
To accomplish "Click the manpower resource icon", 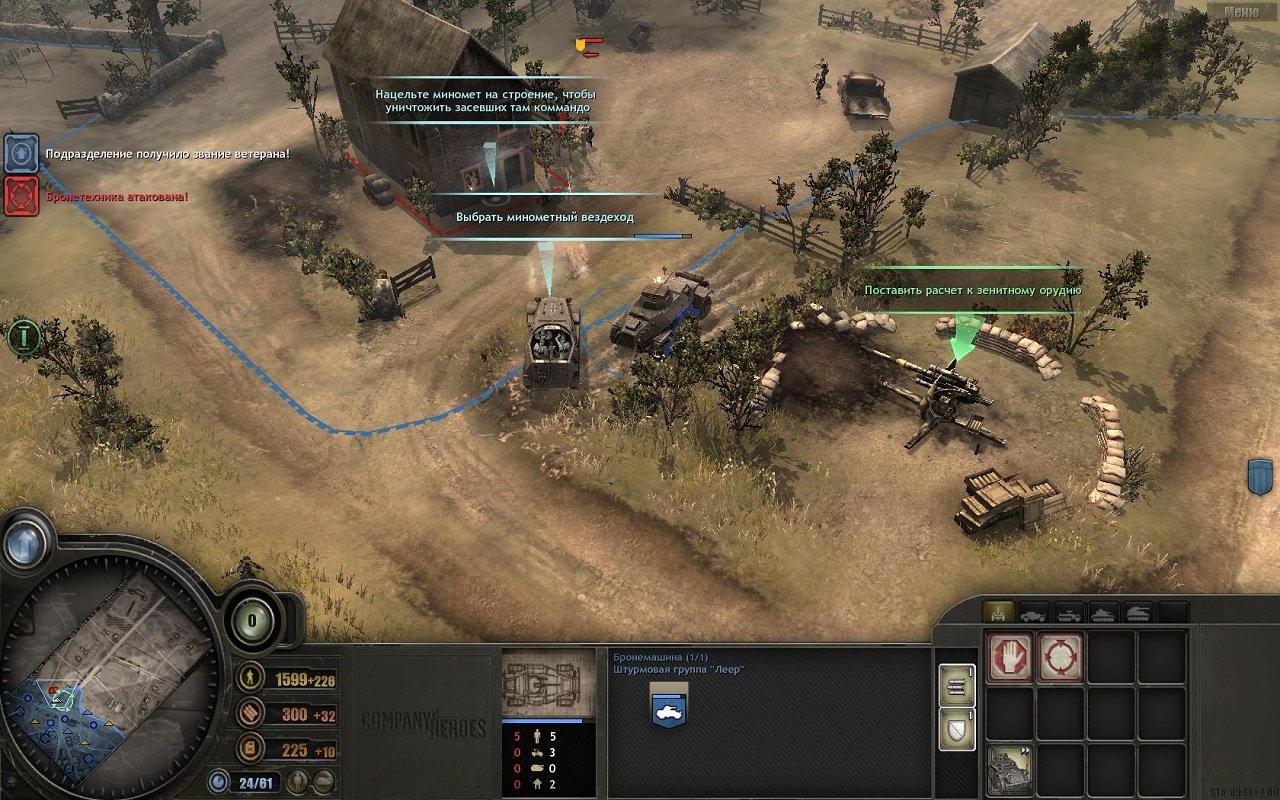I will [250, 679].
